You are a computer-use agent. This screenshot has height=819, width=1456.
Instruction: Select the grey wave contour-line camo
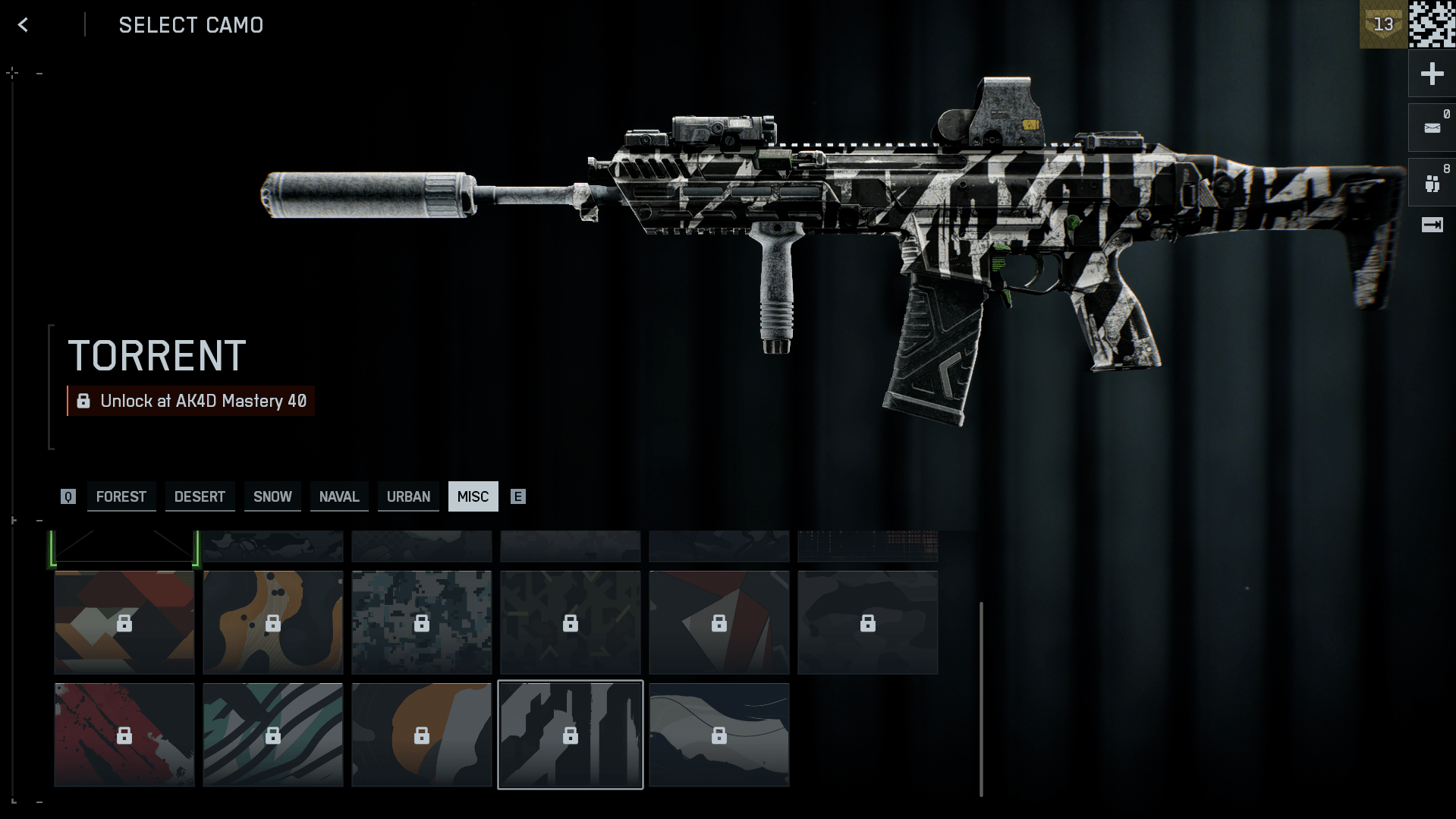pos(719,735)
